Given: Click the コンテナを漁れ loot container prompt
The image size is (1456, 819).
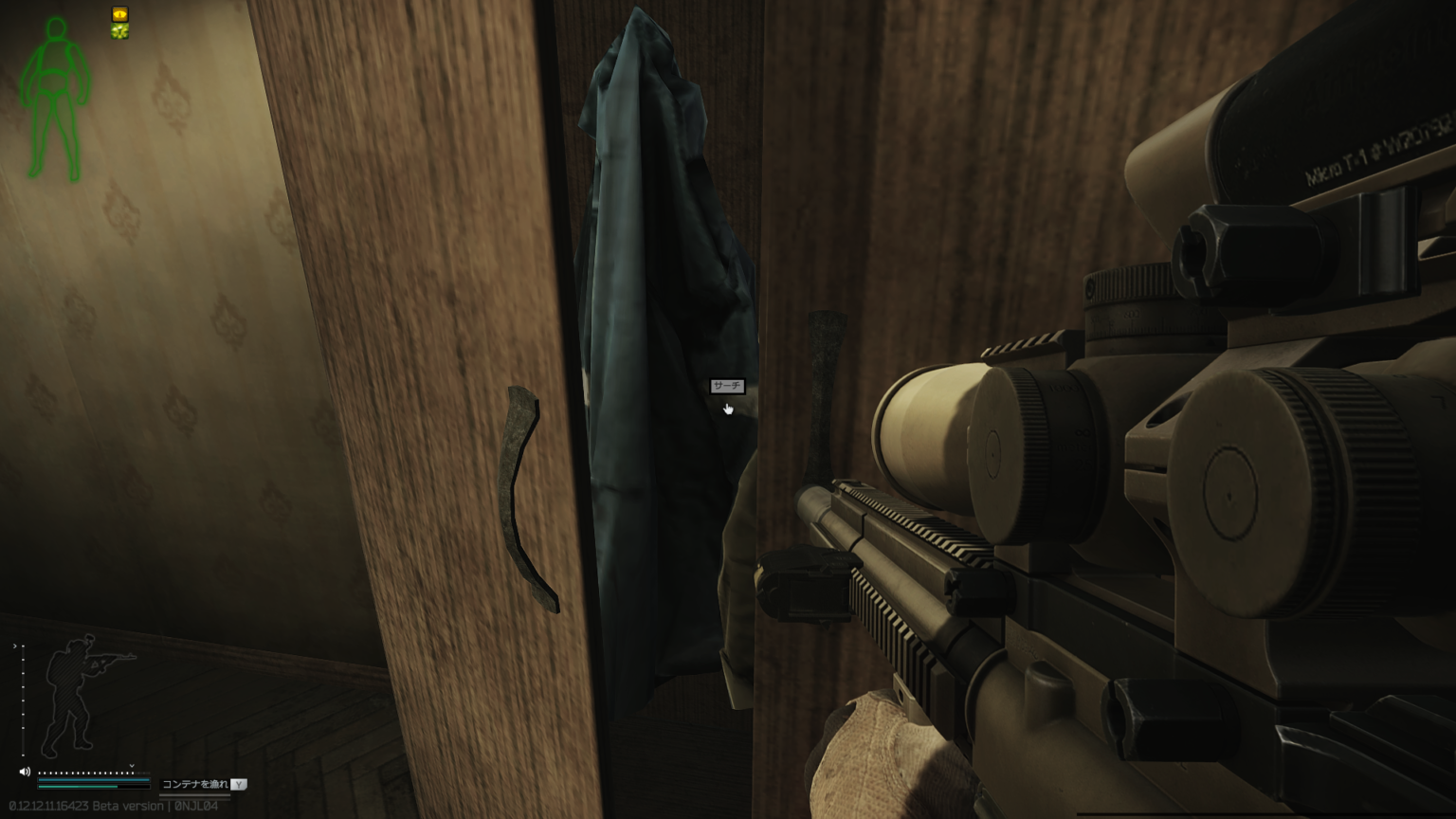Looking at the screenshot, I should pyautogui.click(x=193, y=784).
